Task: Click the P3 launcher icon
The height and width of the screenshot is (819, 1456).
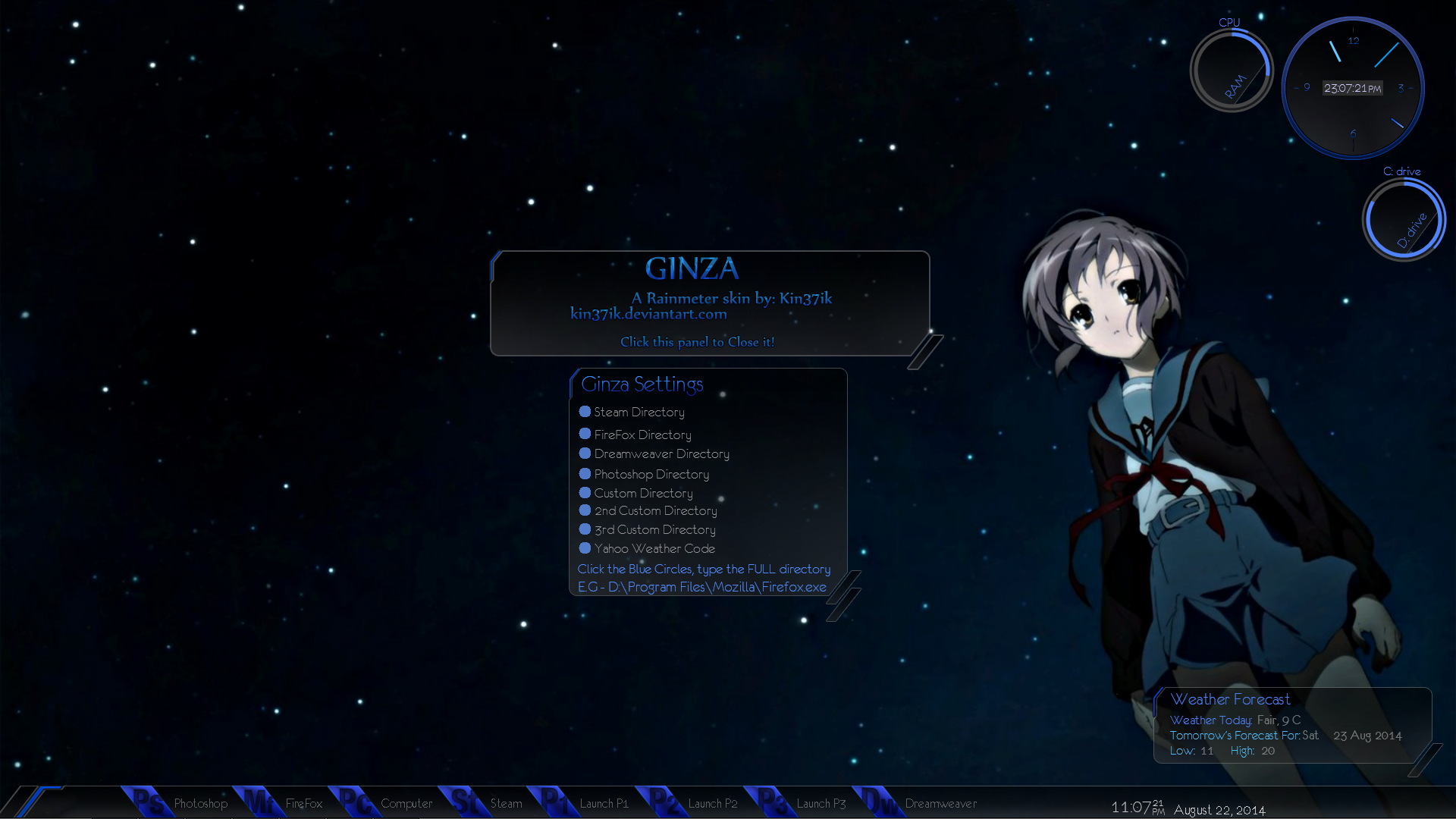Action: 773,802
